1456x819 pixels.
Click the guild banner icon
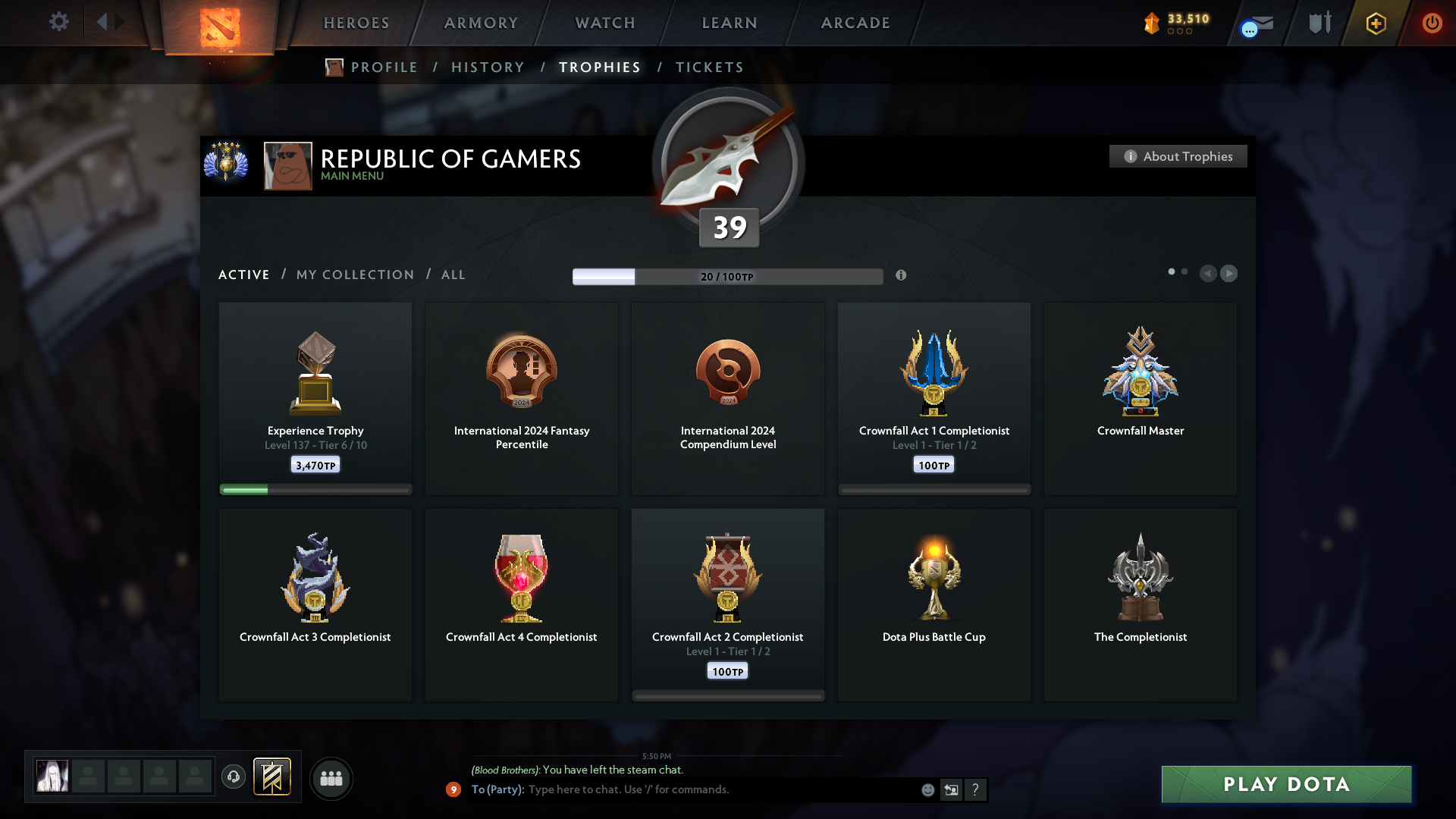click(273, 777)
